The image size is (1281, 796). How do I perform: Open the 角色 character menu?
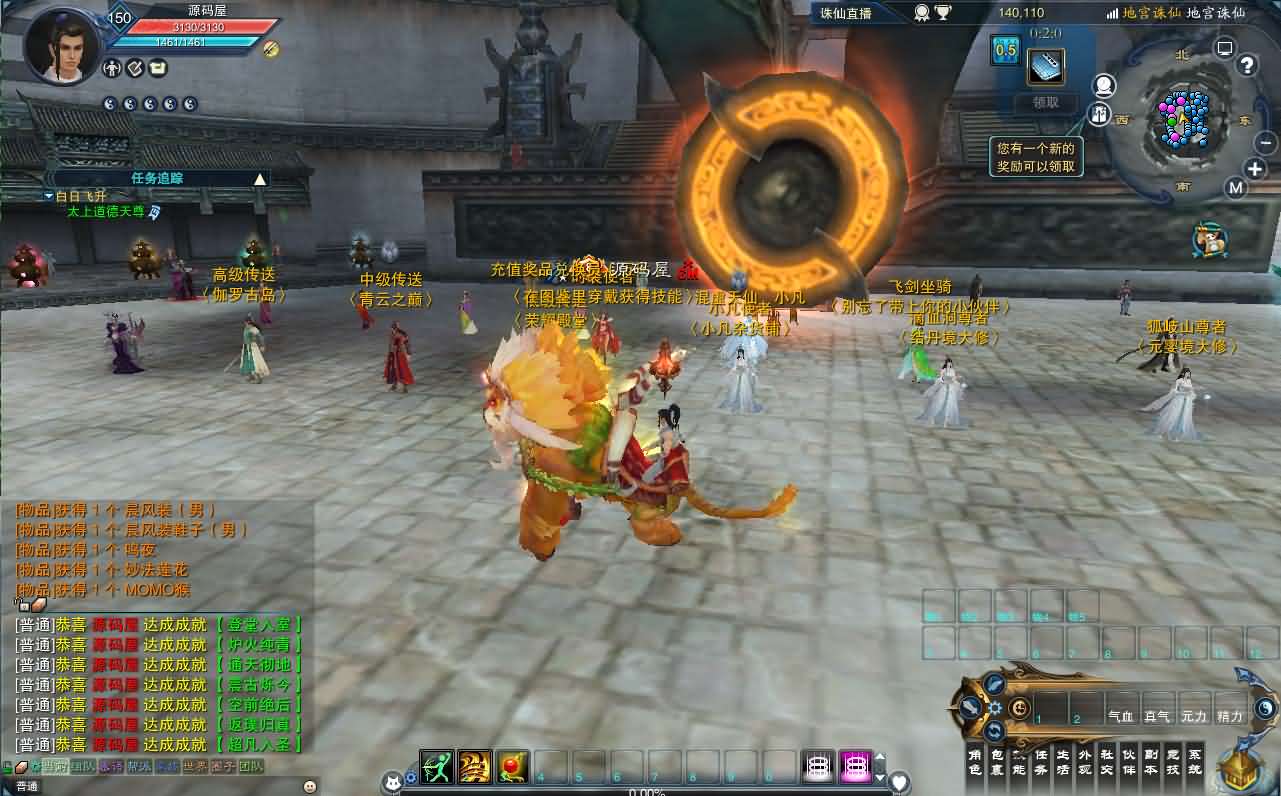click(975, 761)
